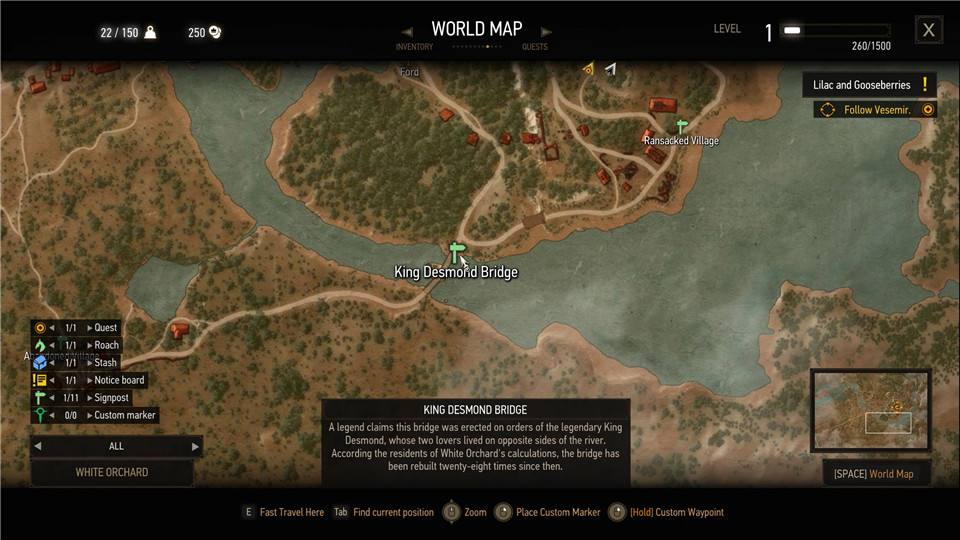
Task: Click the left arrow beside the ALL filter
Action: pyautogui.click(x=38, y=446)
